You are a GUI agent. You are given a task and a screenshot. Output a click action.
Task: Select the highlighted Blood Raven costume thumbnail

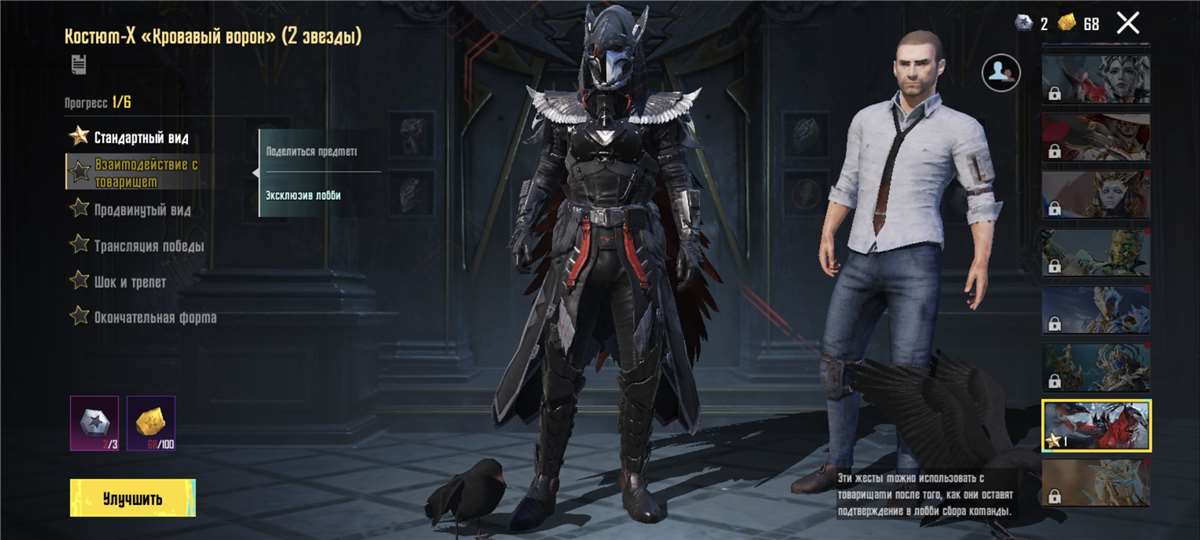click(1096, 425)
